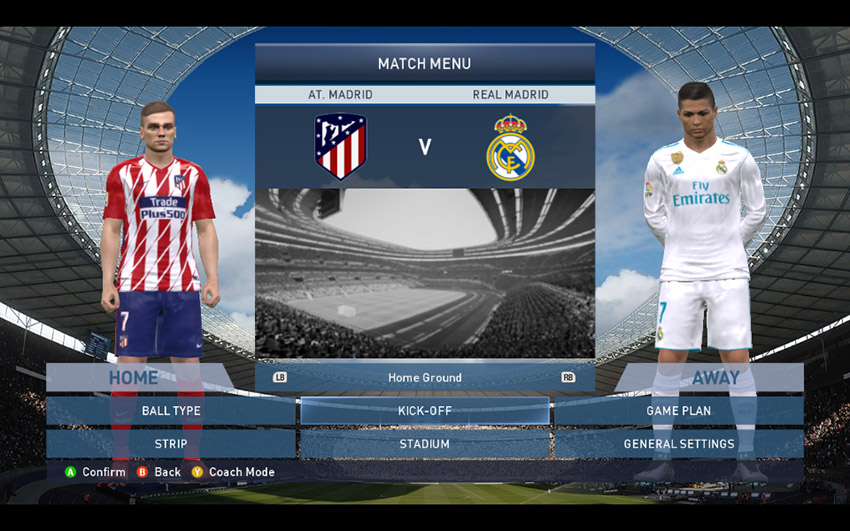
Task: Open the Game Plan menu
Action: coord(678,411)
